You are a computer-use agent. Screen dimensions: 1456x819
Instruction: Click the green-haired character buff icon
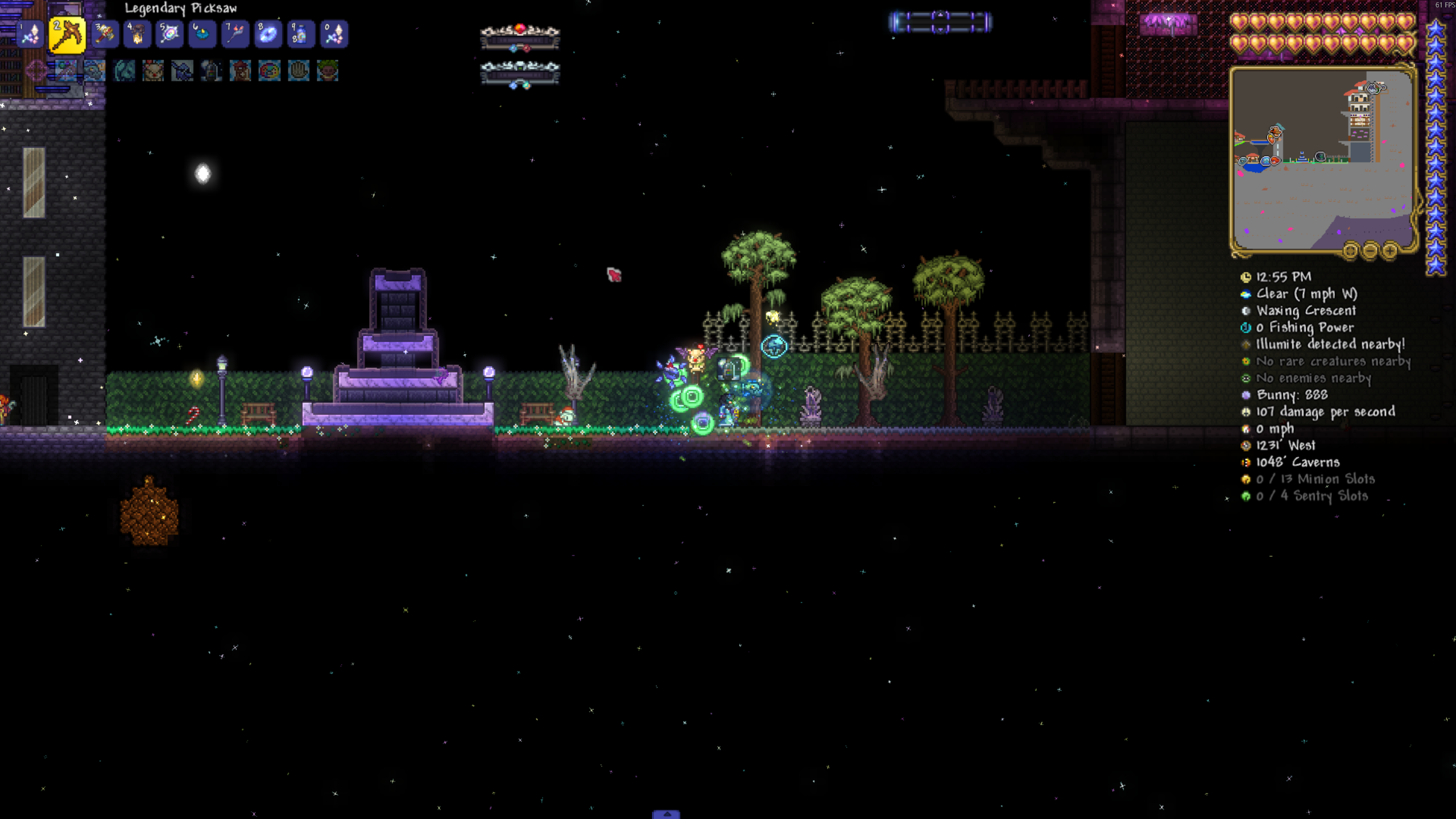click(x=328, y=71)
